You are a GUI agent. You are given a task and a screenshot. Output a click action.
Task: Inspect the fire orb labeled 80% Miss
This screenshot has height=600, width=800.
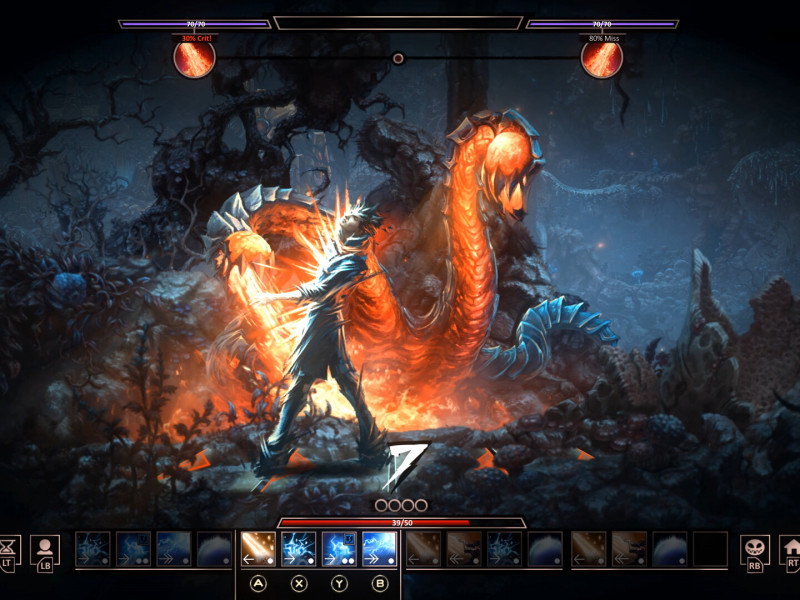[x=602, y=58]
